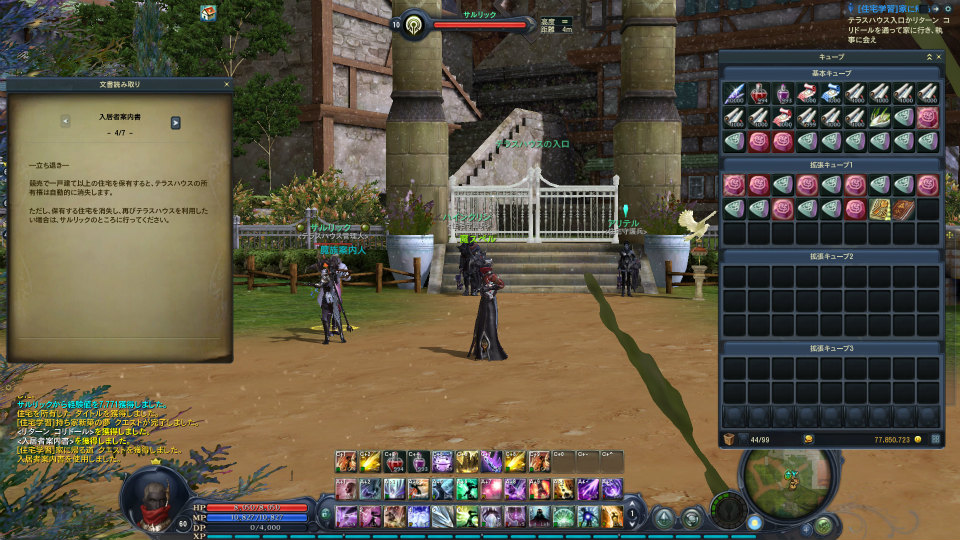Click the green skull button near minimap
Screen dimensions: 960x540
[x=823, y=524]
